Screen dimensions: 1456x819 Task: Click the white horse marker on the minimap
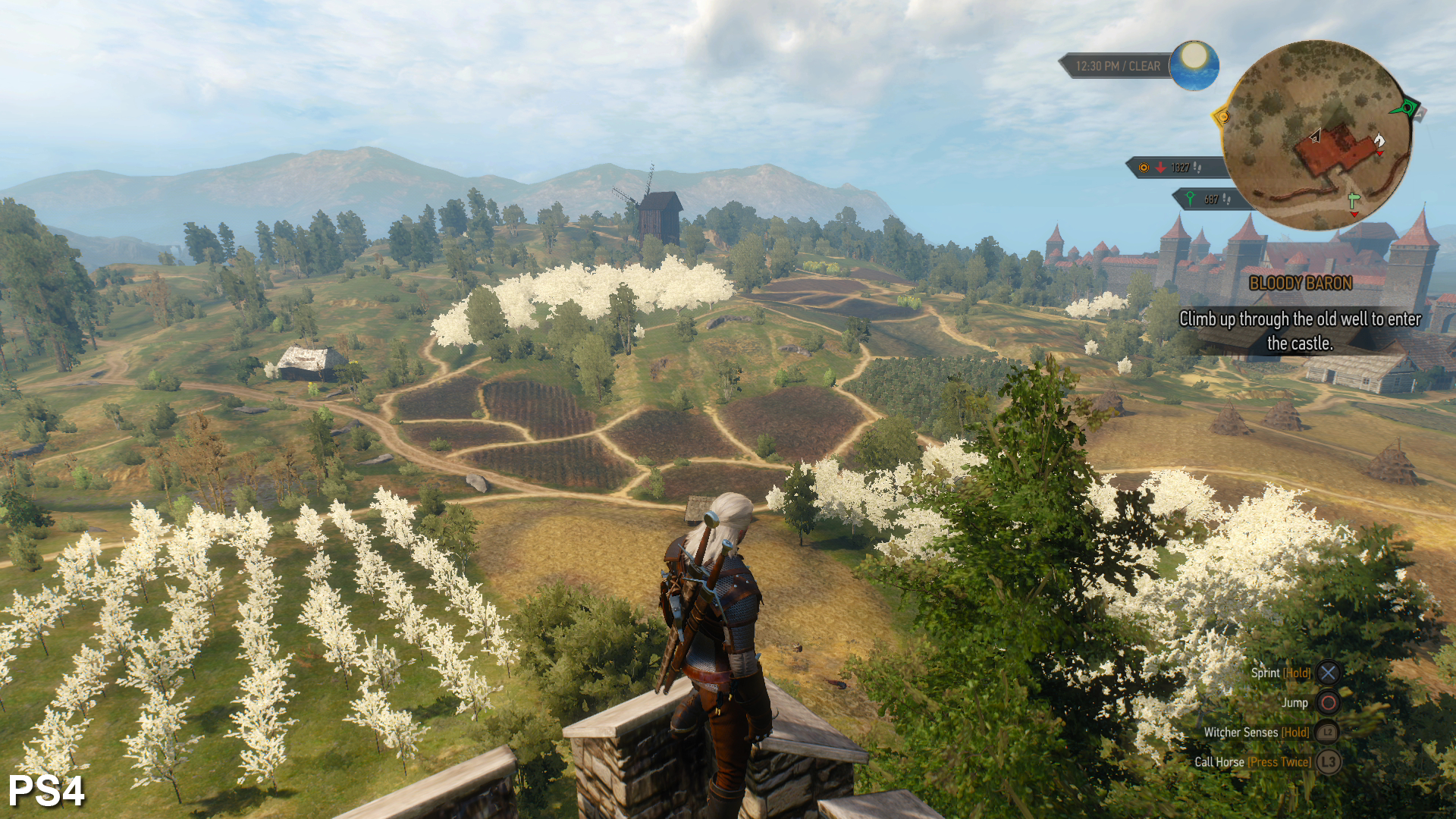[x=1379, y=140]
